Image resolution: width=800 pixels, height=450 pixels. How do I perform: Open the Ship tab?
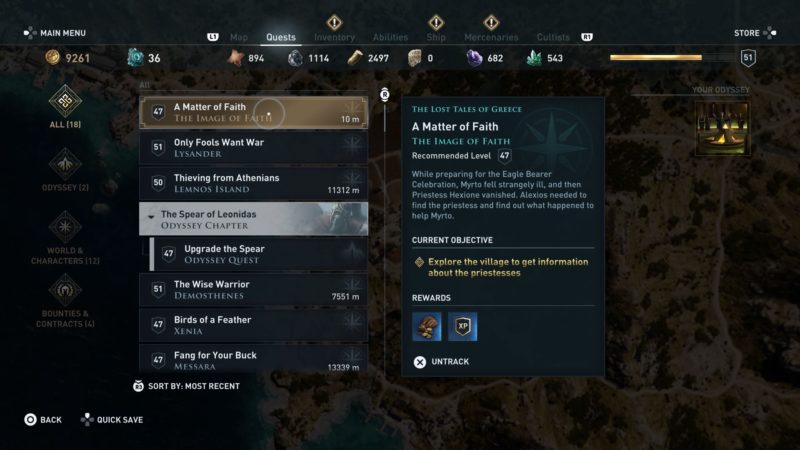436,38
